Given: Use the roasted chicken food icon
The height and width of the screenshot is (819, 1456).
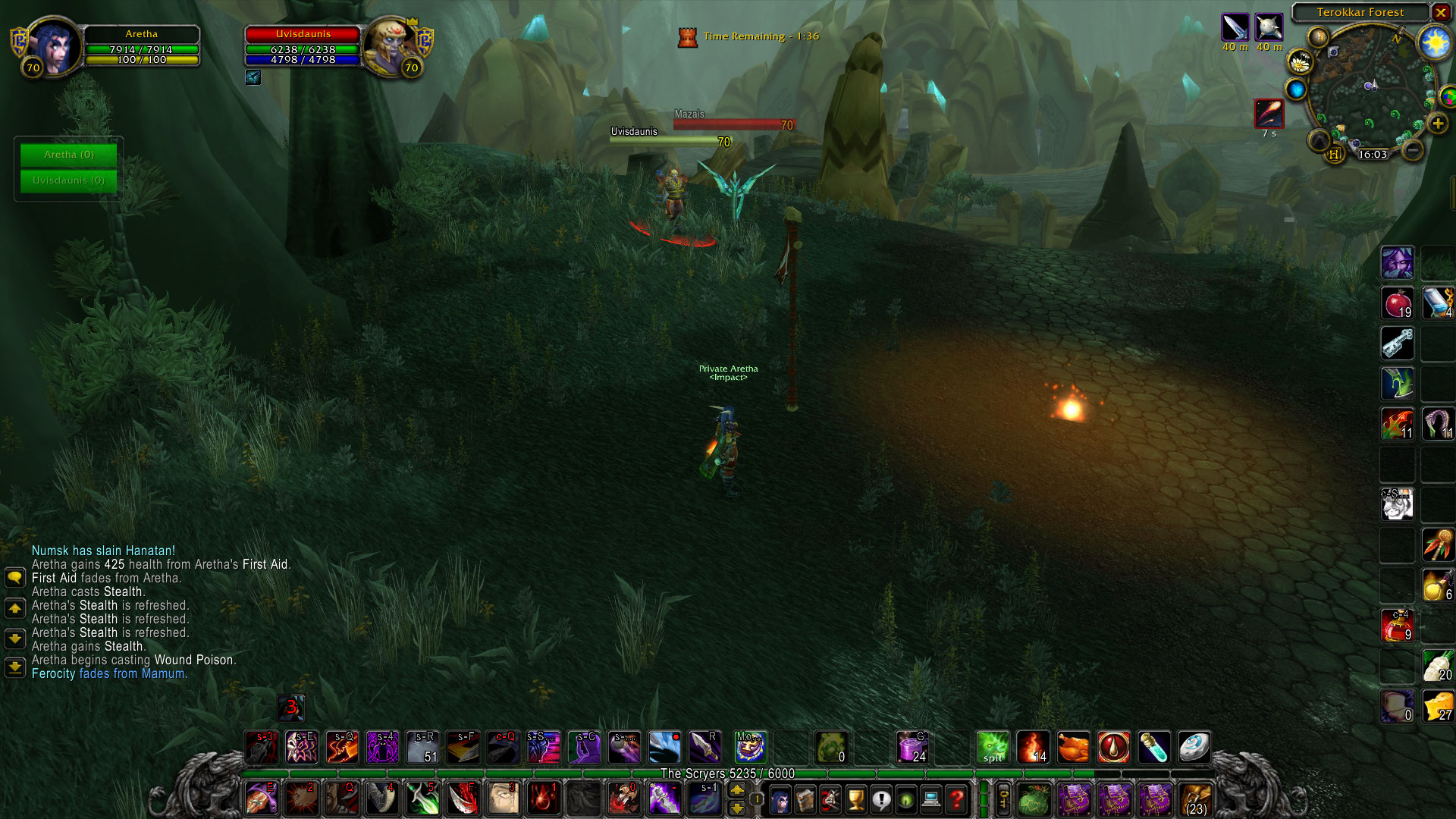Looking at the screenshot, I should [x=1072, y=747].
